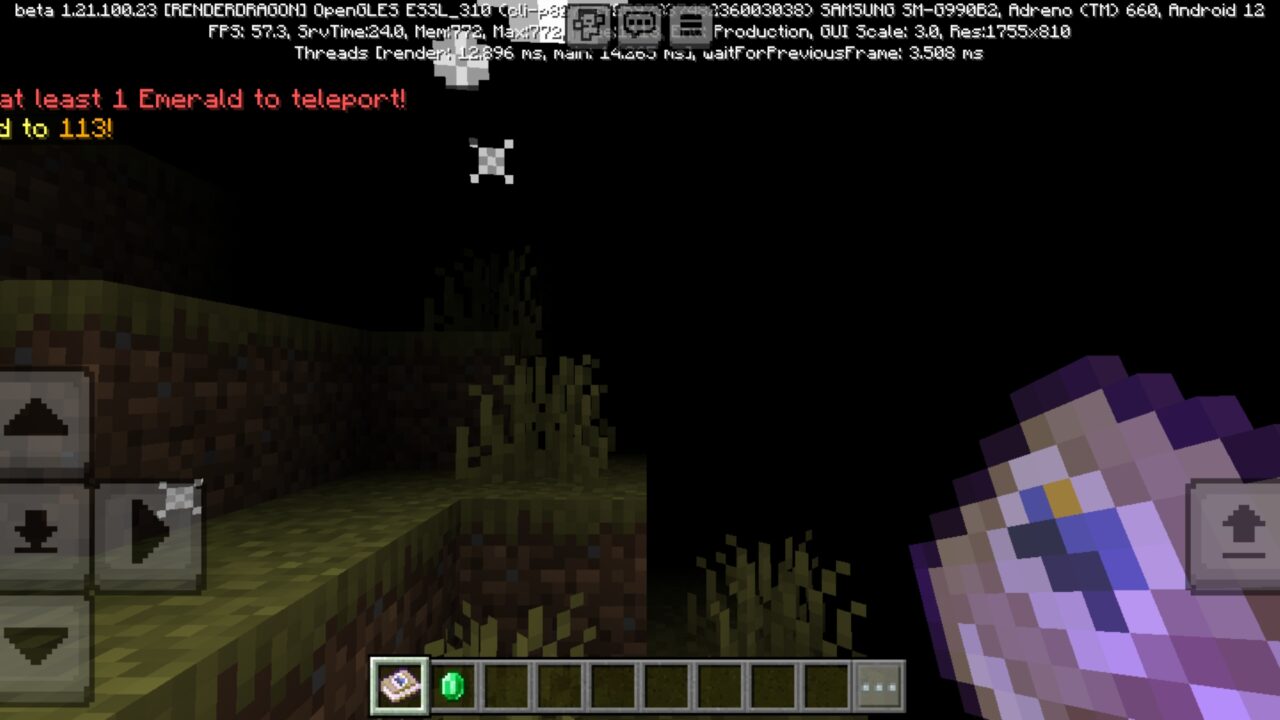Tap the crosshair at screen center

coord(491,161)
